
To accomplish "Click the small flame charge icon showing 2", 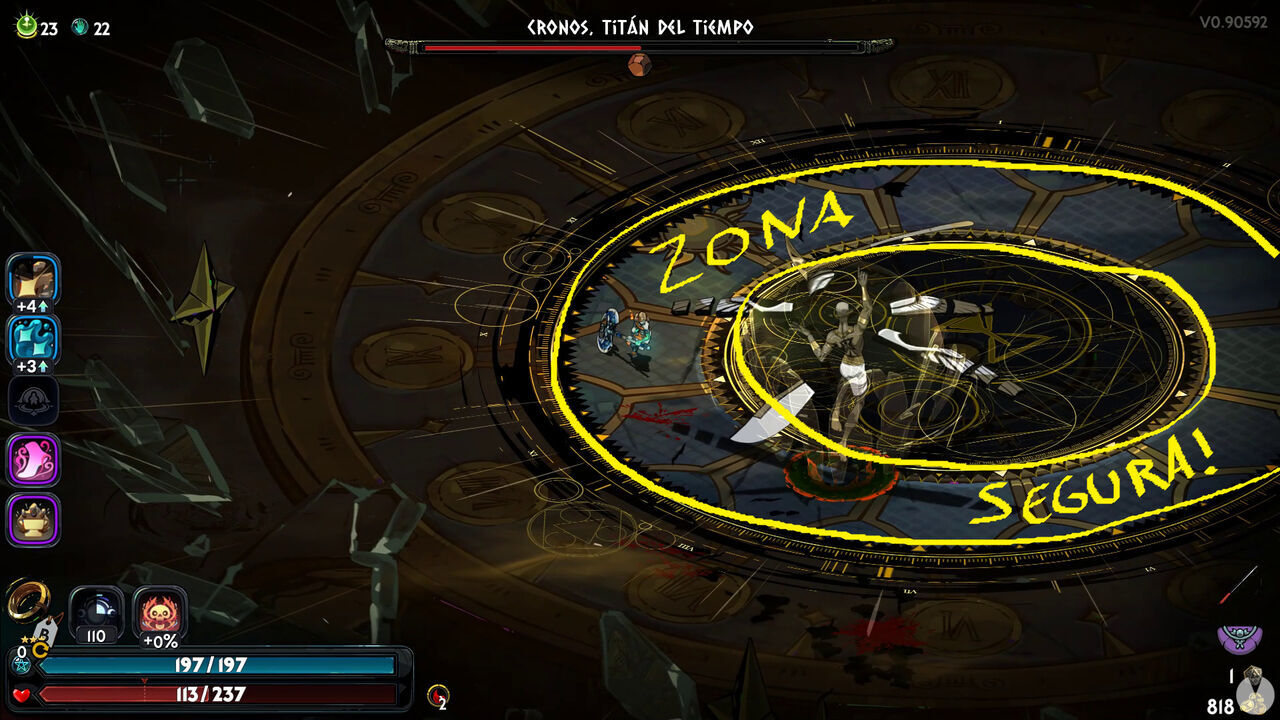I will pos(437,695).
